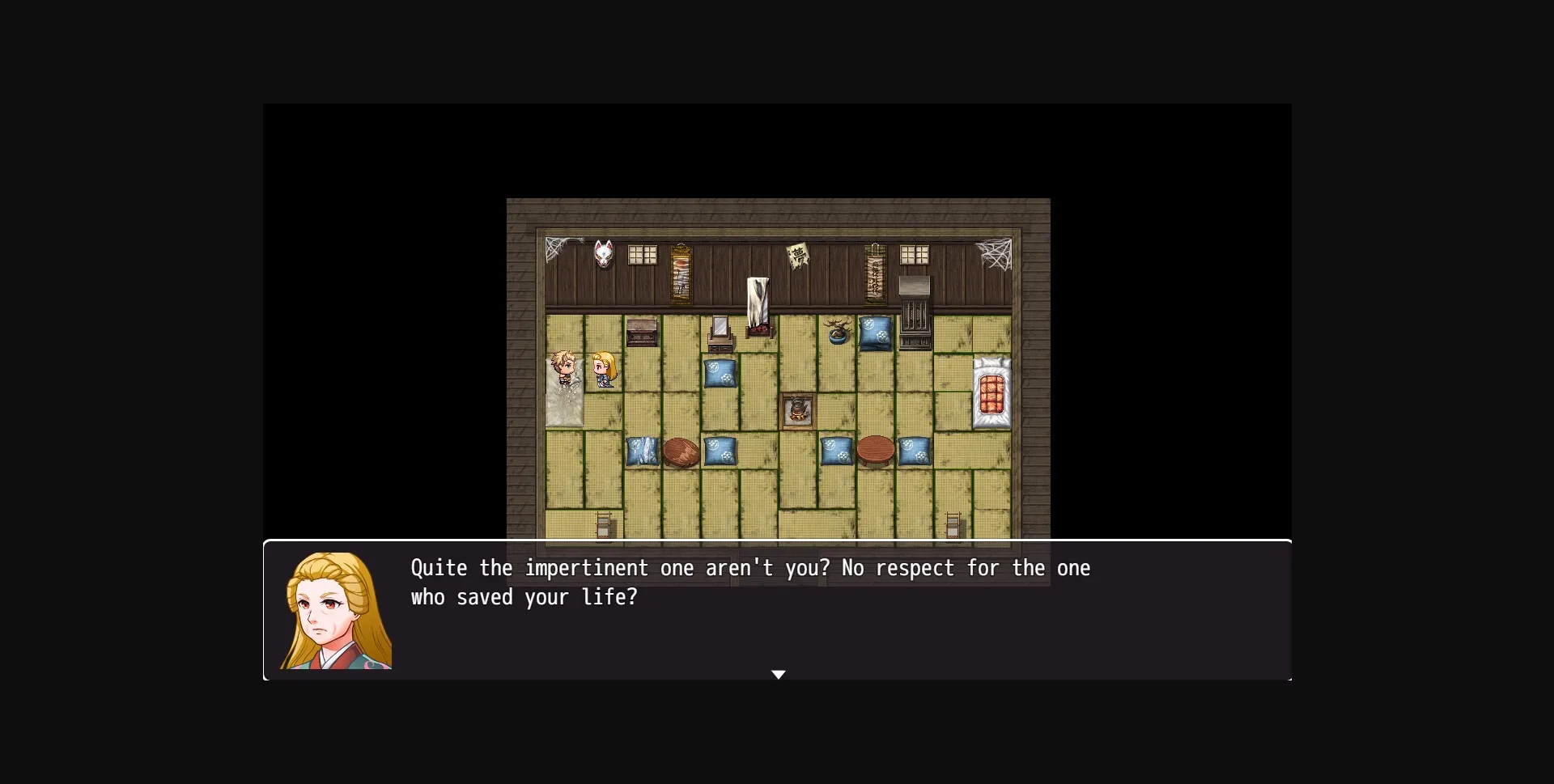Click the orange patterned futon bed
Viewport: 1554px width, 784px height.
991,391
